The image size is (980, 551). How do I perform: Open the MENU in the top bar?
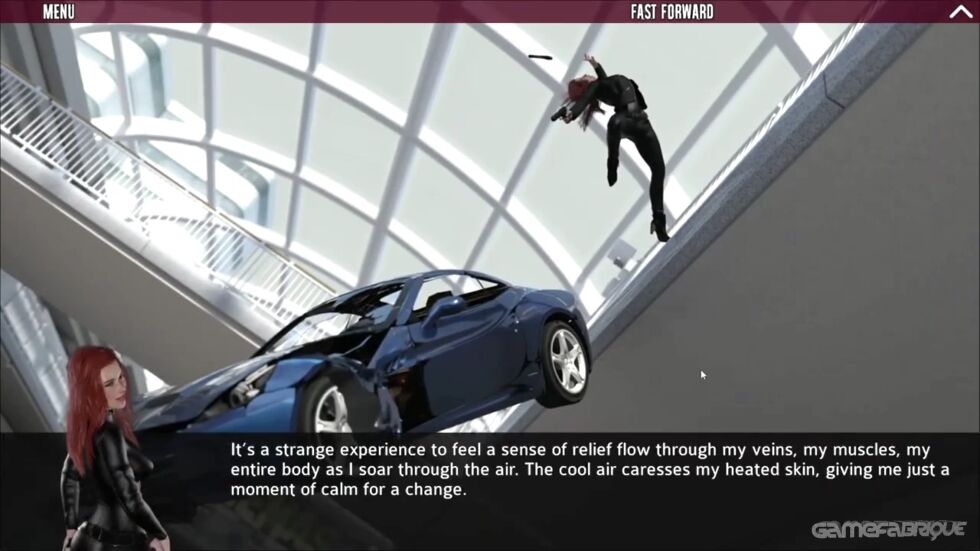[59, 12]
